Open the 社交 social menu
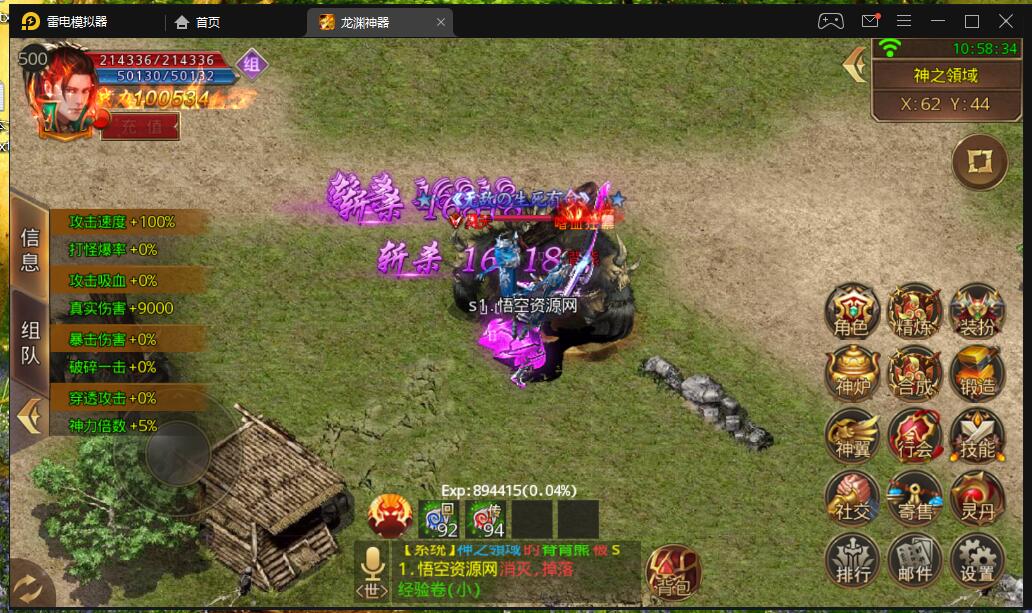 pyautogui.click(x=852, y=497)
